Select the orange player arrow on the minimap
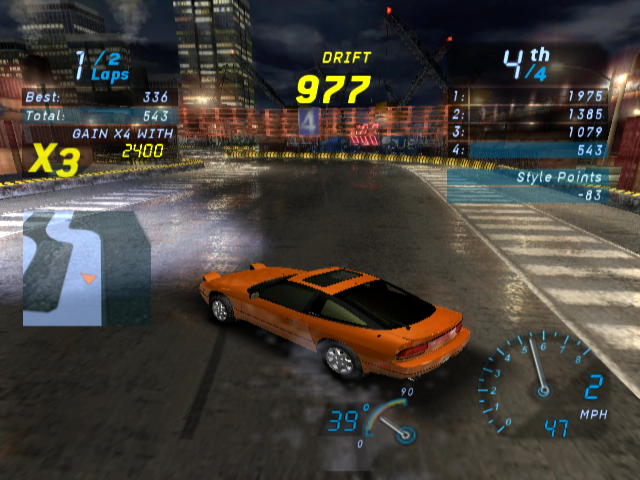Screen dimensions: 640x480 88,278
